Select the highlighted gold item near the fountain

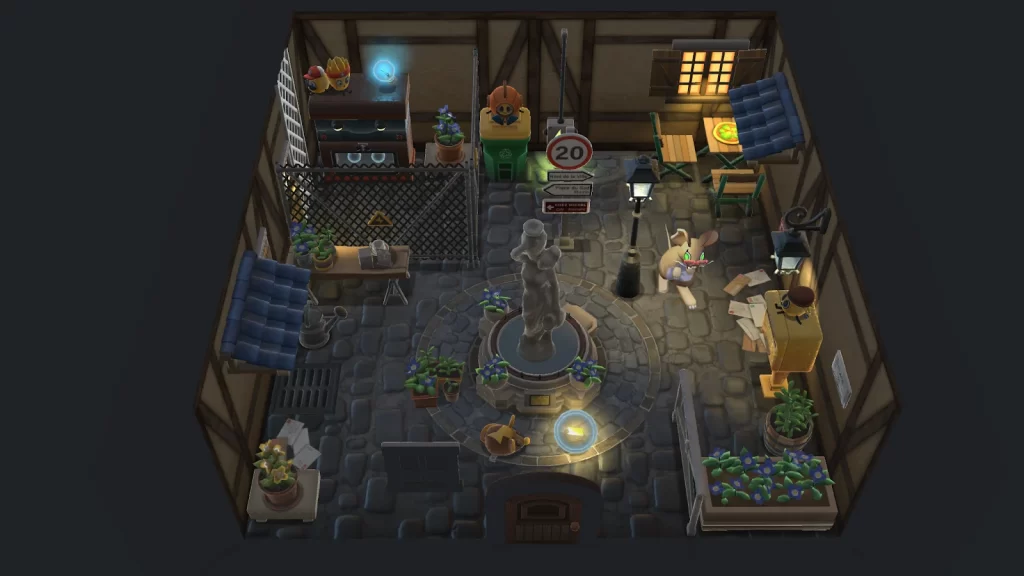[x=575, y=431]
